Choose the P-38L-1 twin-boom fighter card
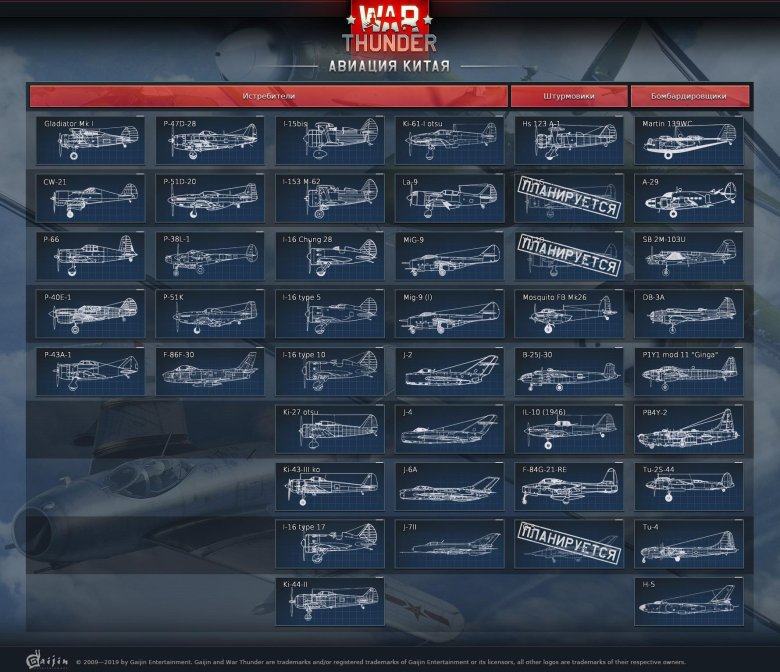Image resolution: width=780 pixels, height=672 pixels. click(210, 256)
